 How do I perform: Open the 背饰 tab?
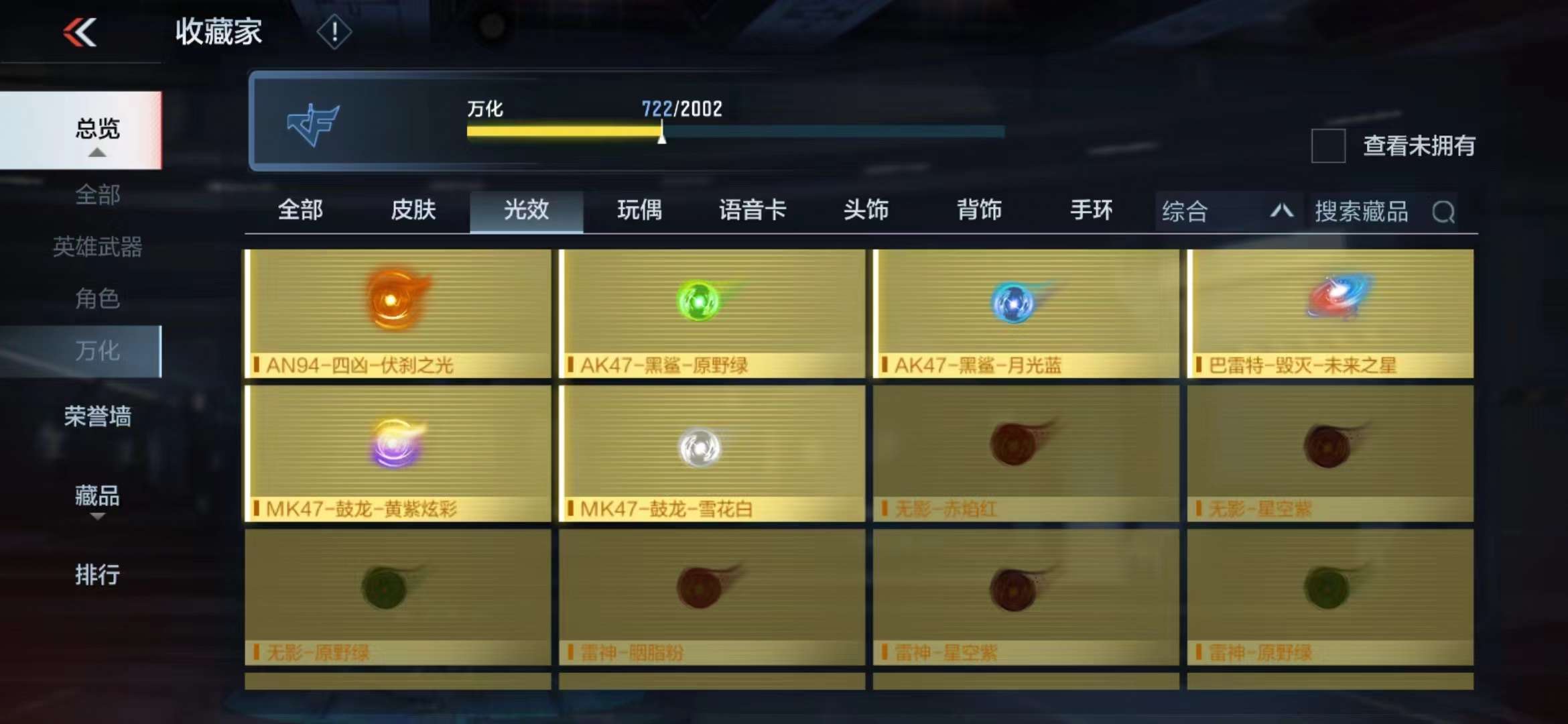979,210
